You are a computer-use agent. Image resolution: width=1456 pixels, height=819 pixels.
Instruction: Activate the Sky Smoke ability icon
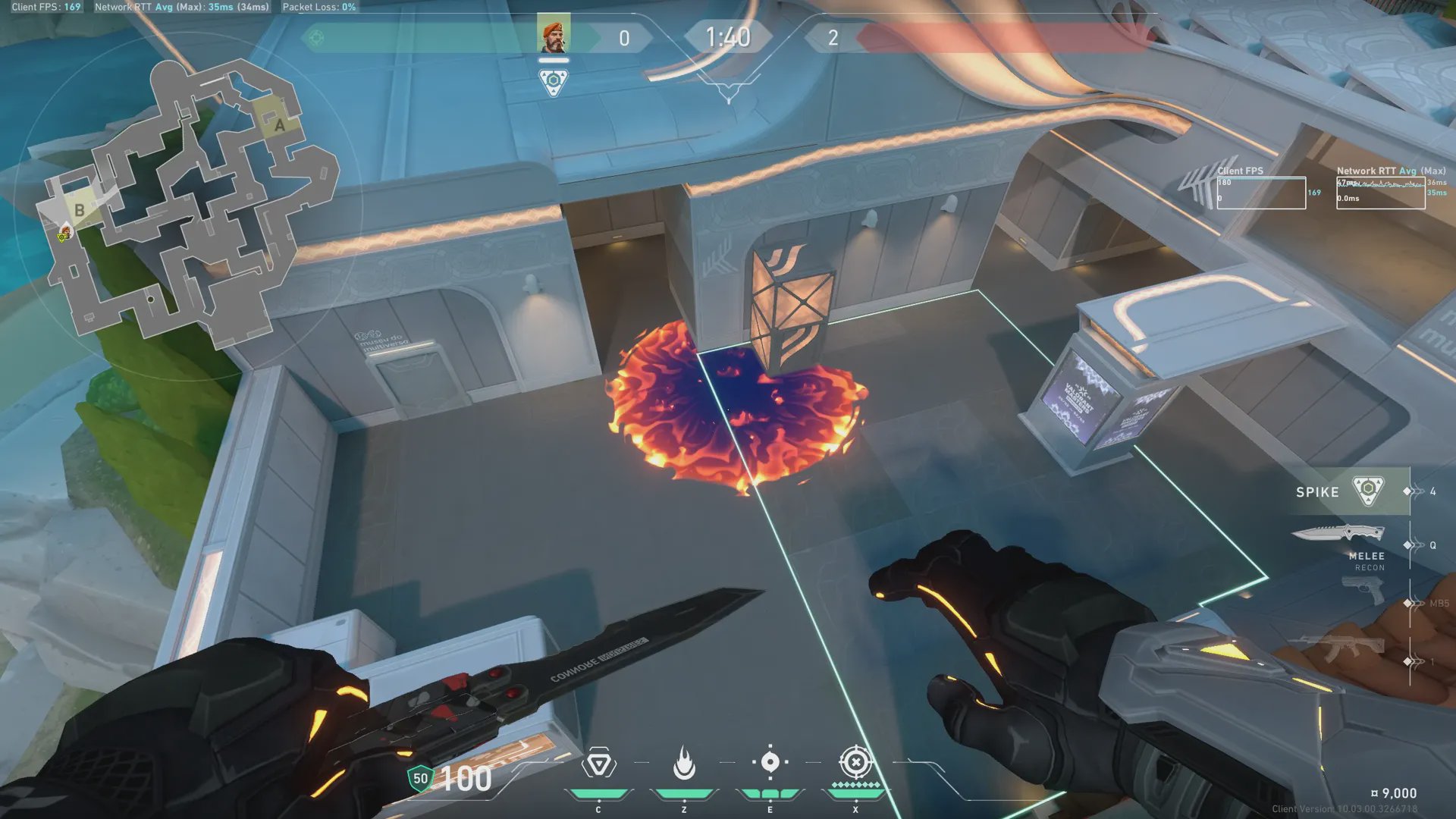[770, 762]
